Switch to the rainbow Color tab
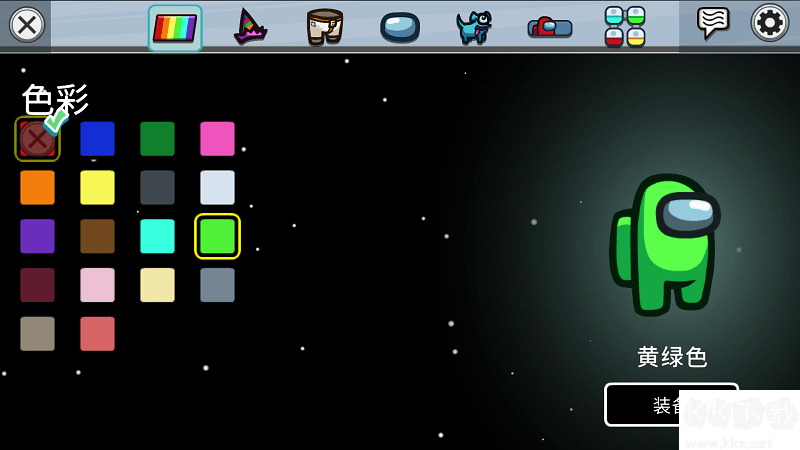 pyautogui.click(x=175, y=27)
